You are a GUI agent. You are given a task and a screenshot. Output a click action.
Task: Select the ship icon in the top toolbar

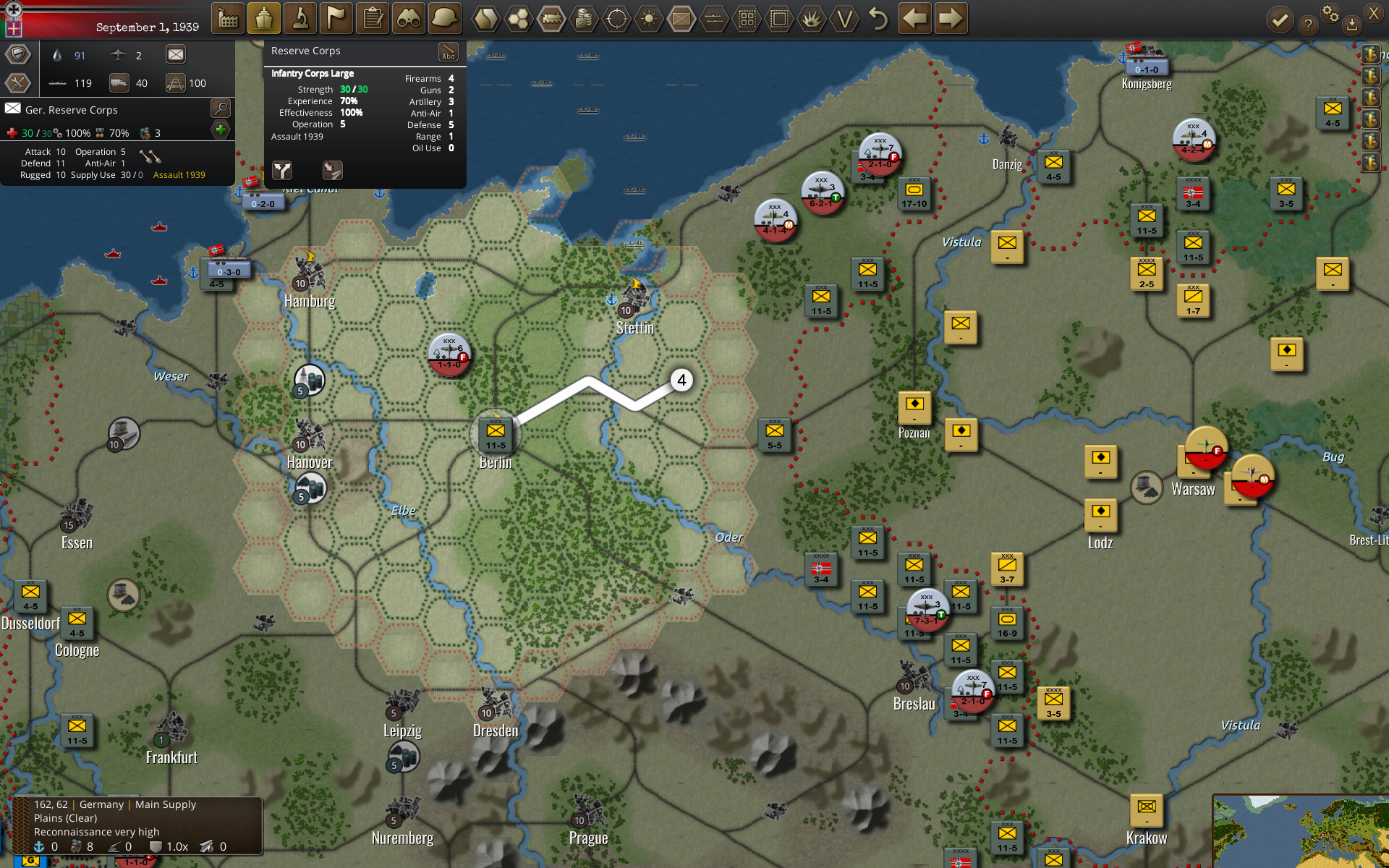[264, 19]
